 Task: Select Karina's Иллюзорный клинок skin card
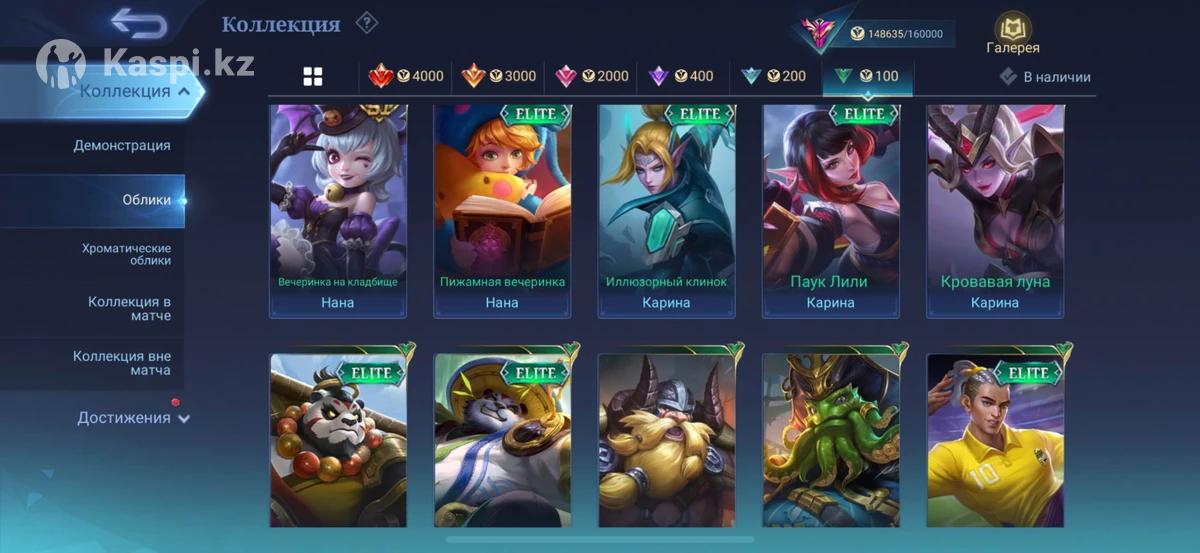tap(666, 210)
